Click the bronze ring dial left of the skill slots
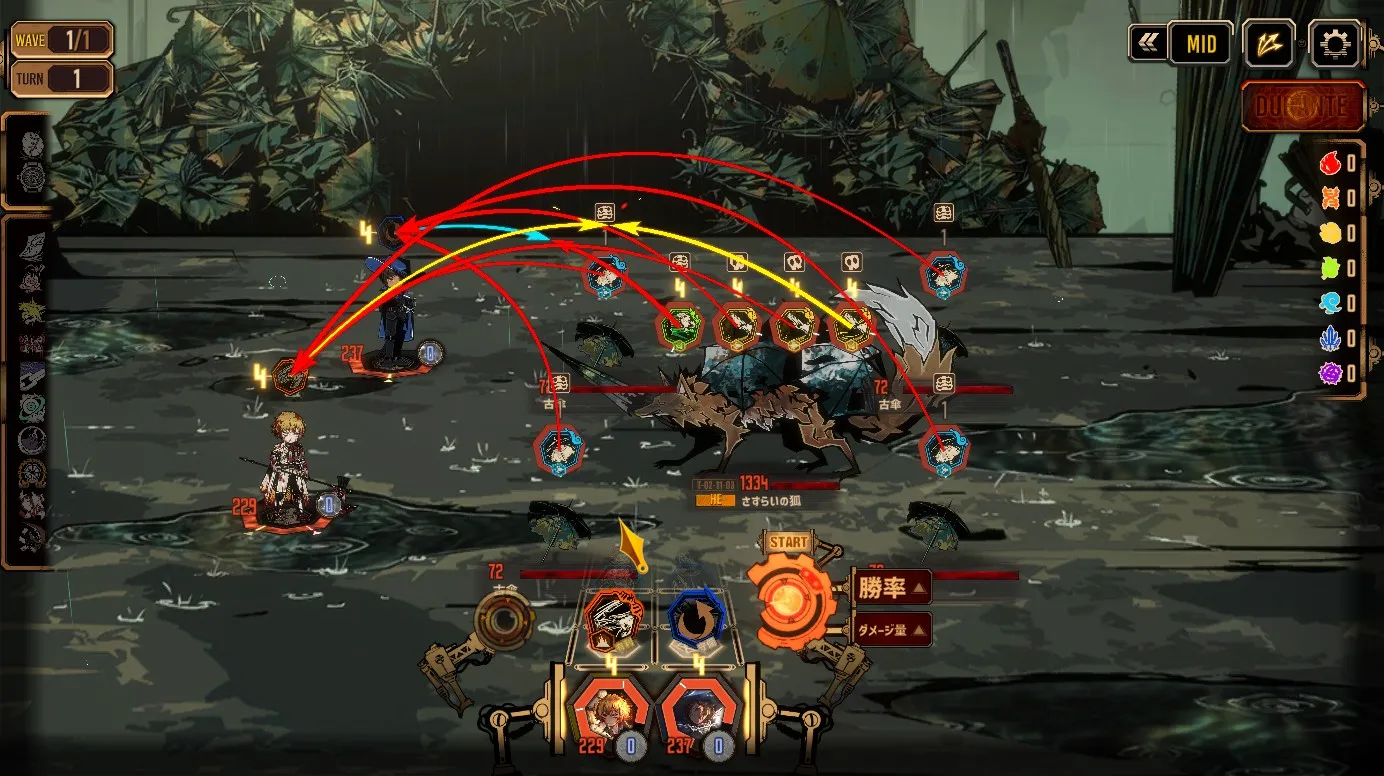1384x776 pixels. tap(504, 622)
